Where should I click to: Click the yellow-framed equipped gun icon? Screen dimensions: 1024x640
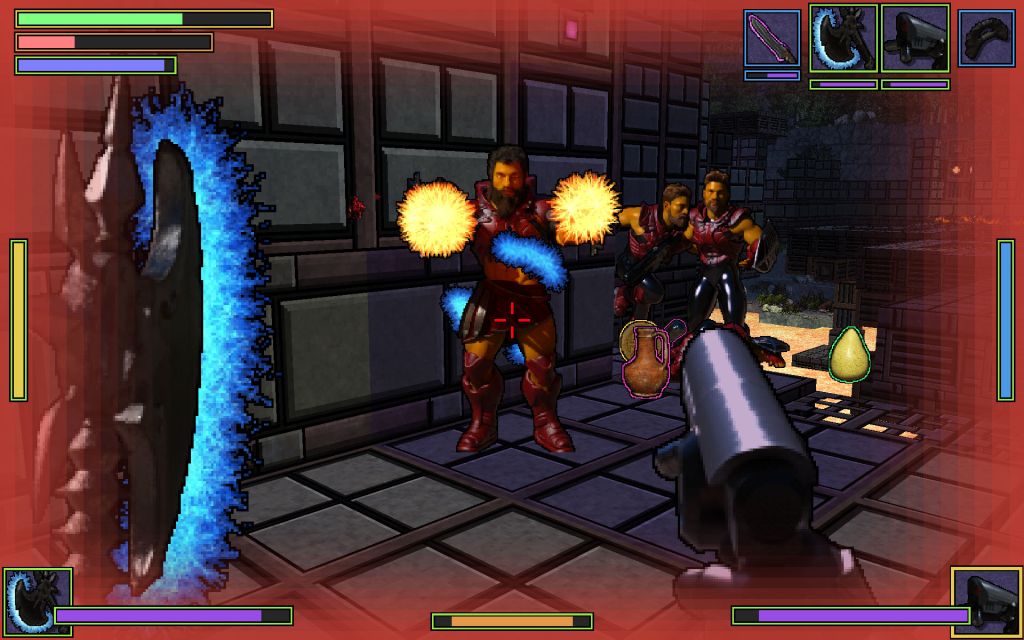coord(986,601)
